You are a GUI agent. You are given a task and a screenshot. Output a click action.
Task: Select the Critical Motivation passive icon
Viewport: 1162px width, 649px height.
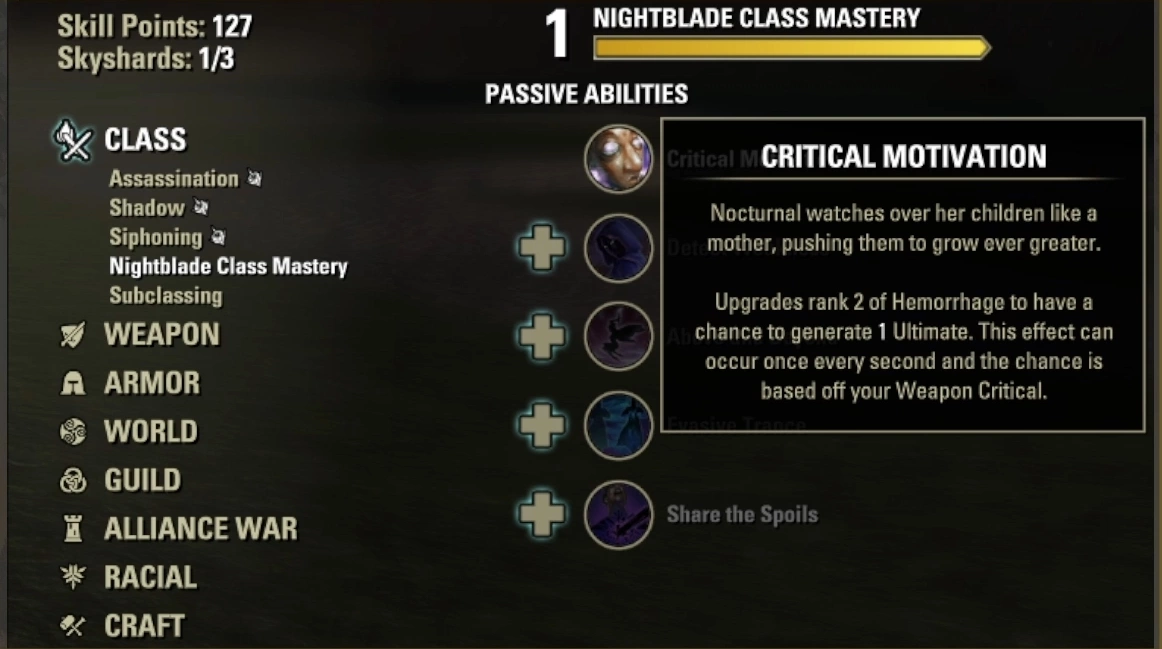point(618,158)
